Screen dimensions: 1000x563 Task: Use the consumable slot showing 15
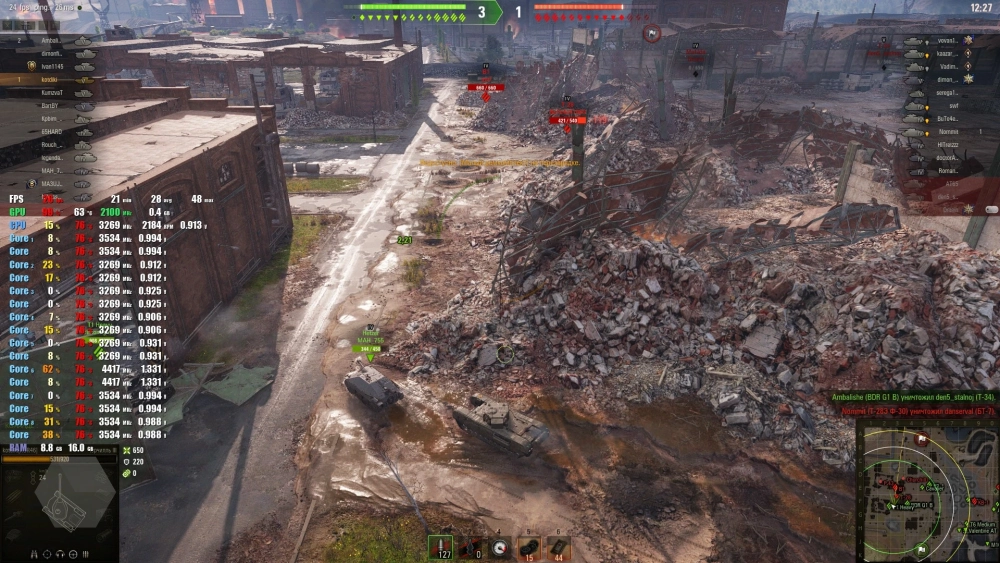[x=530, y=546]
